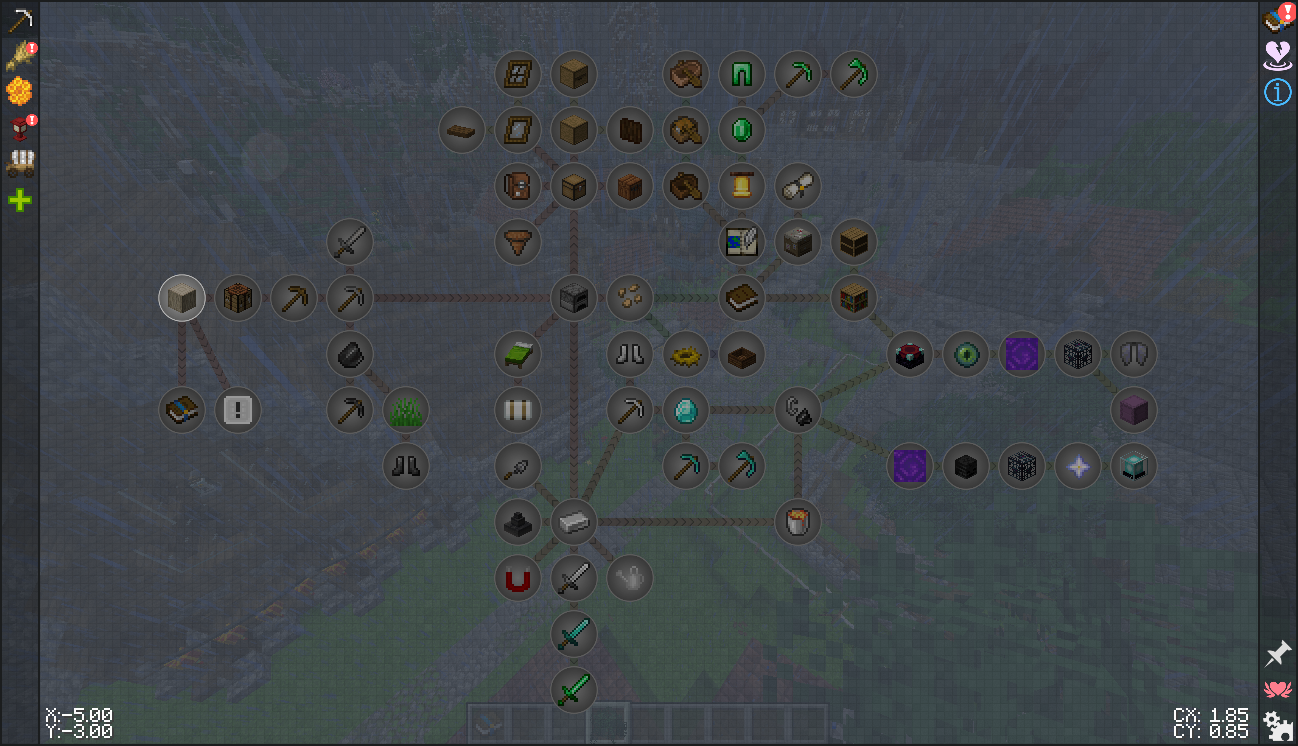Select the covered wagon chapter
This screenshot has height=746, width=1298.
[x=19, y=164]
